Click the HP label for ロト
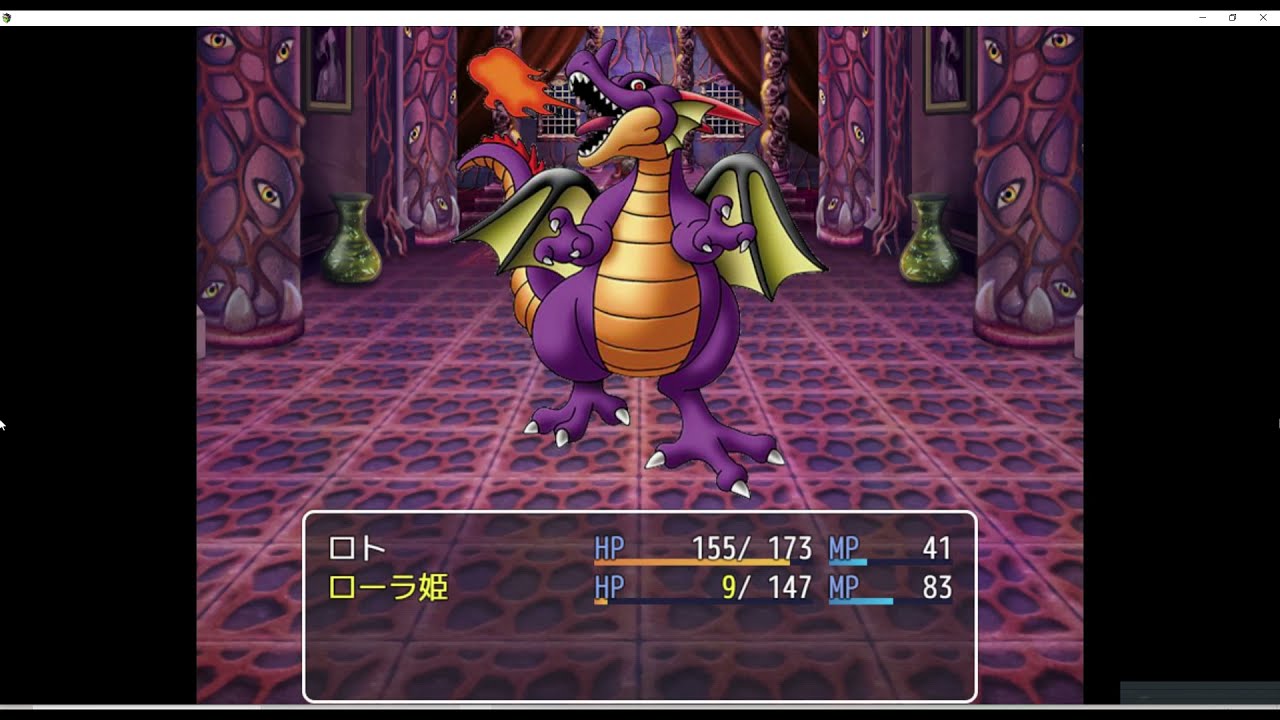This screenshot has width=1280, height=720. 611,548
